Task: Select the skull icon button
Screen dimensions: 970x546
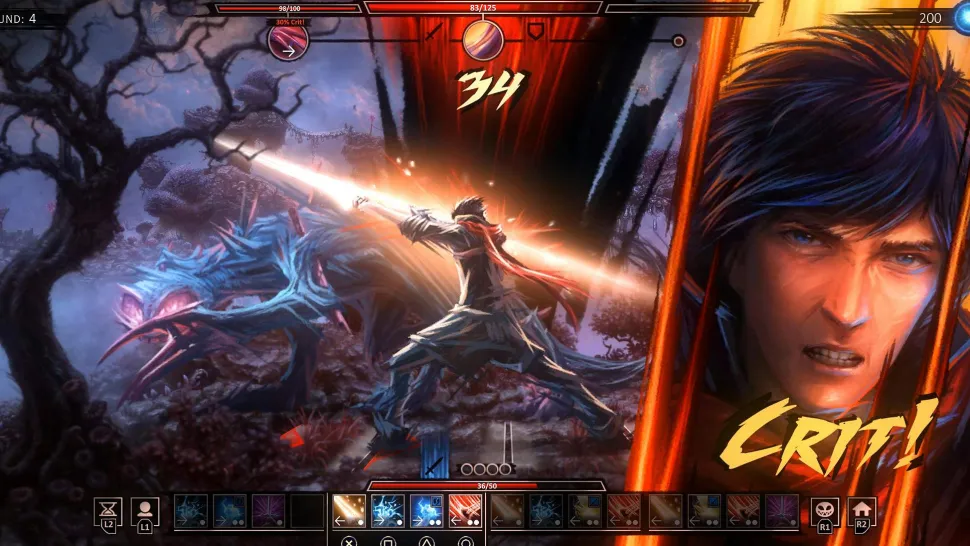Action: 824,510
